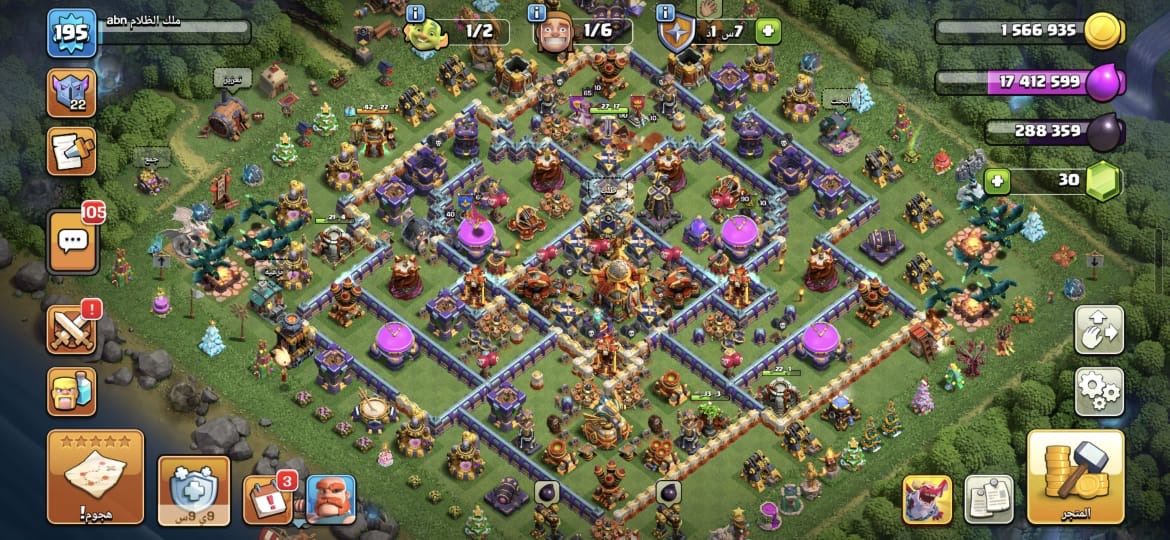
Task: Tap the bearded king portrait icon
Action: pos(330,499)
